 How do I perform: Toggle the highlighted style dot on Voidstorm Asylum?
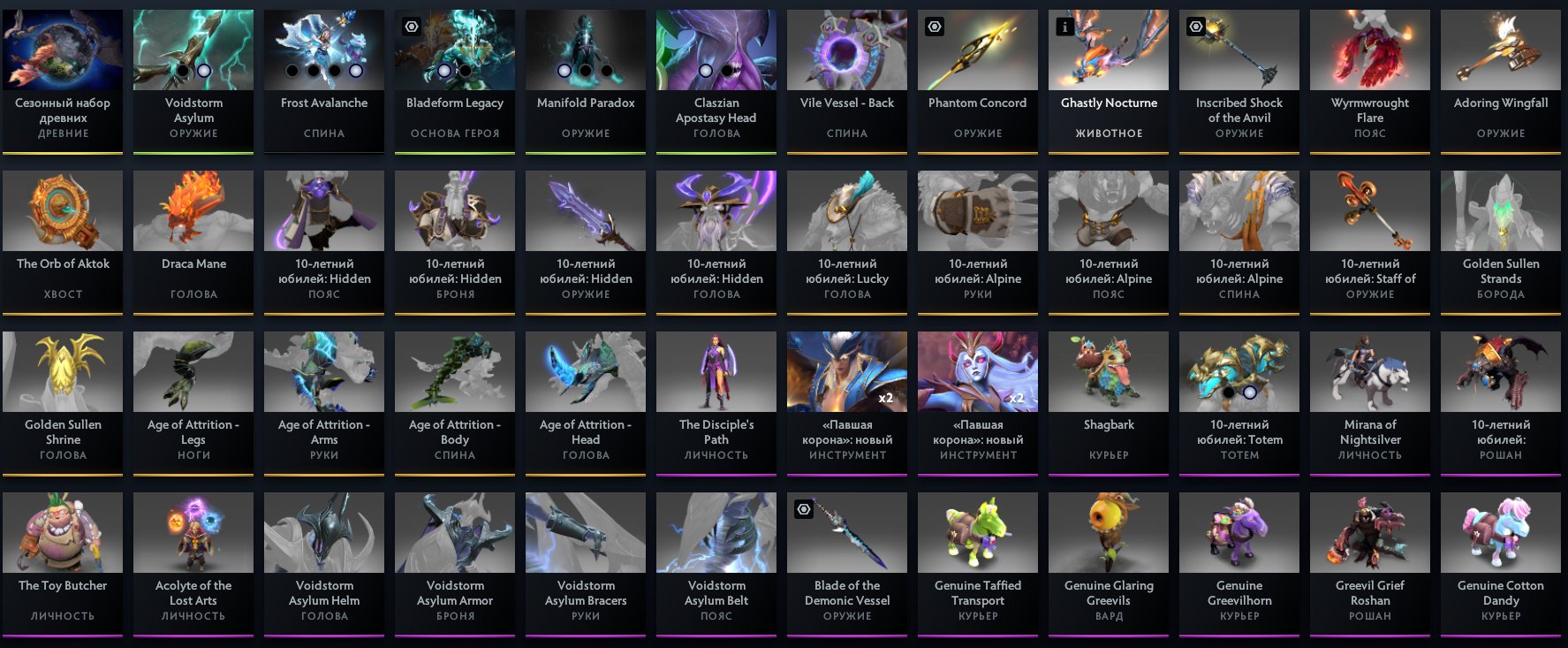204,71
